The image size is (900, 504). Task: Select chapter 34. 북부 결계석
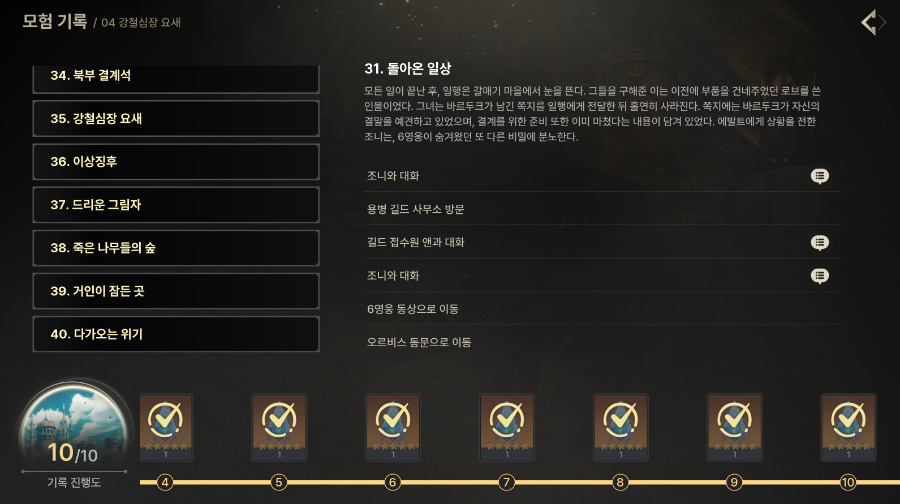(x=176, y=78)
